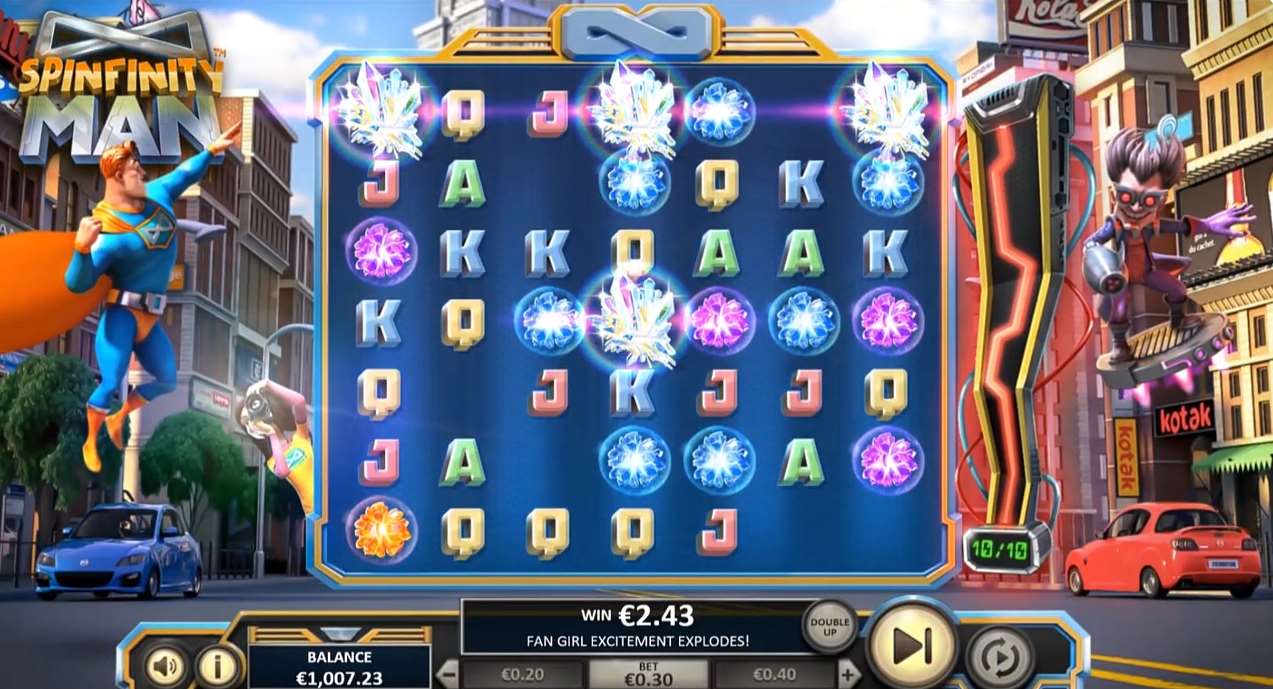Choose the €0.40 bet option
1273x689 pixels.
point(775,674)
